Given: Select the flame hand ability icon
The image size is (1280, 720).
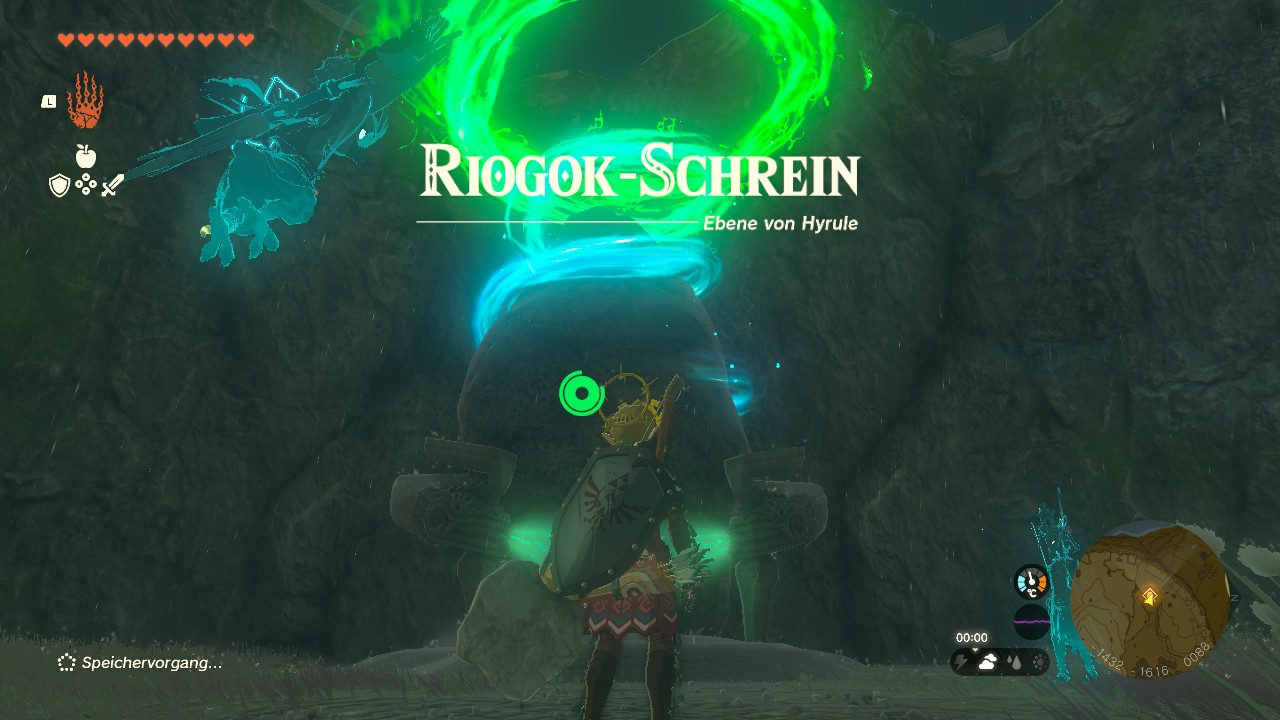Looking at the screenshot, I should tap(85, 102).
